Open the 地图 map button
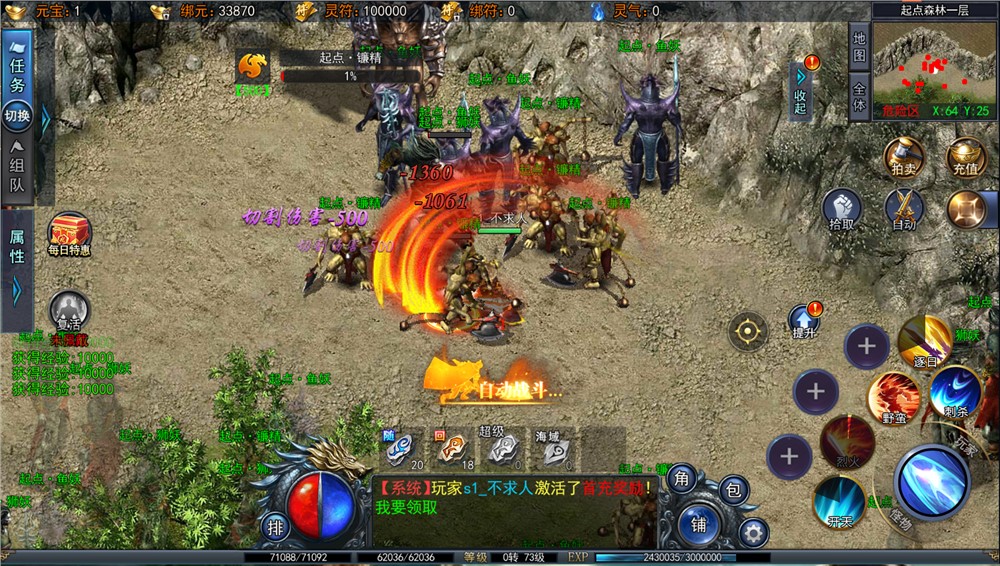 [858, 46]
